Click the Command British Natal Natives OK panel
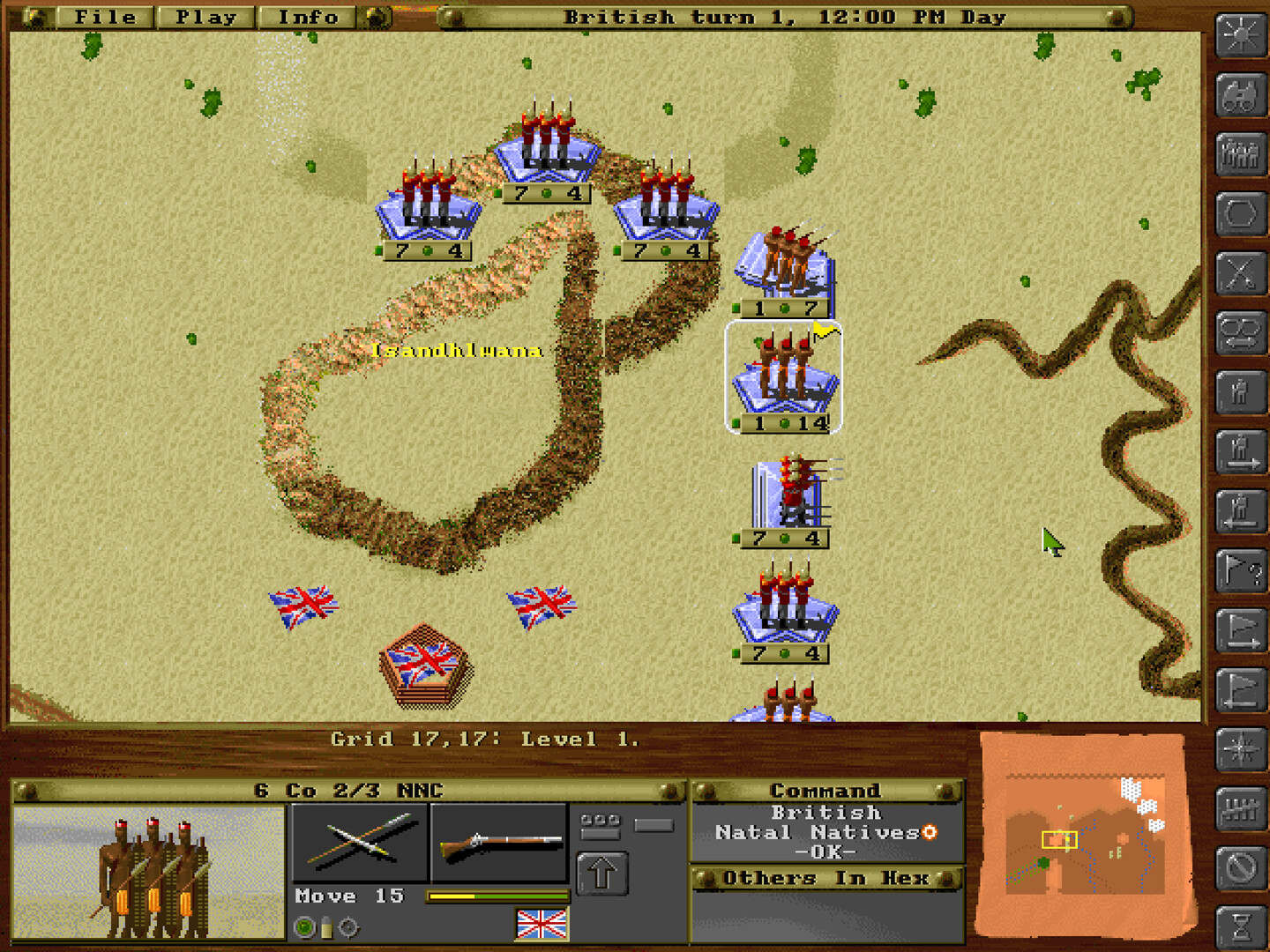The width and height of the screenshot is (1270, 952). coord(827,831)
